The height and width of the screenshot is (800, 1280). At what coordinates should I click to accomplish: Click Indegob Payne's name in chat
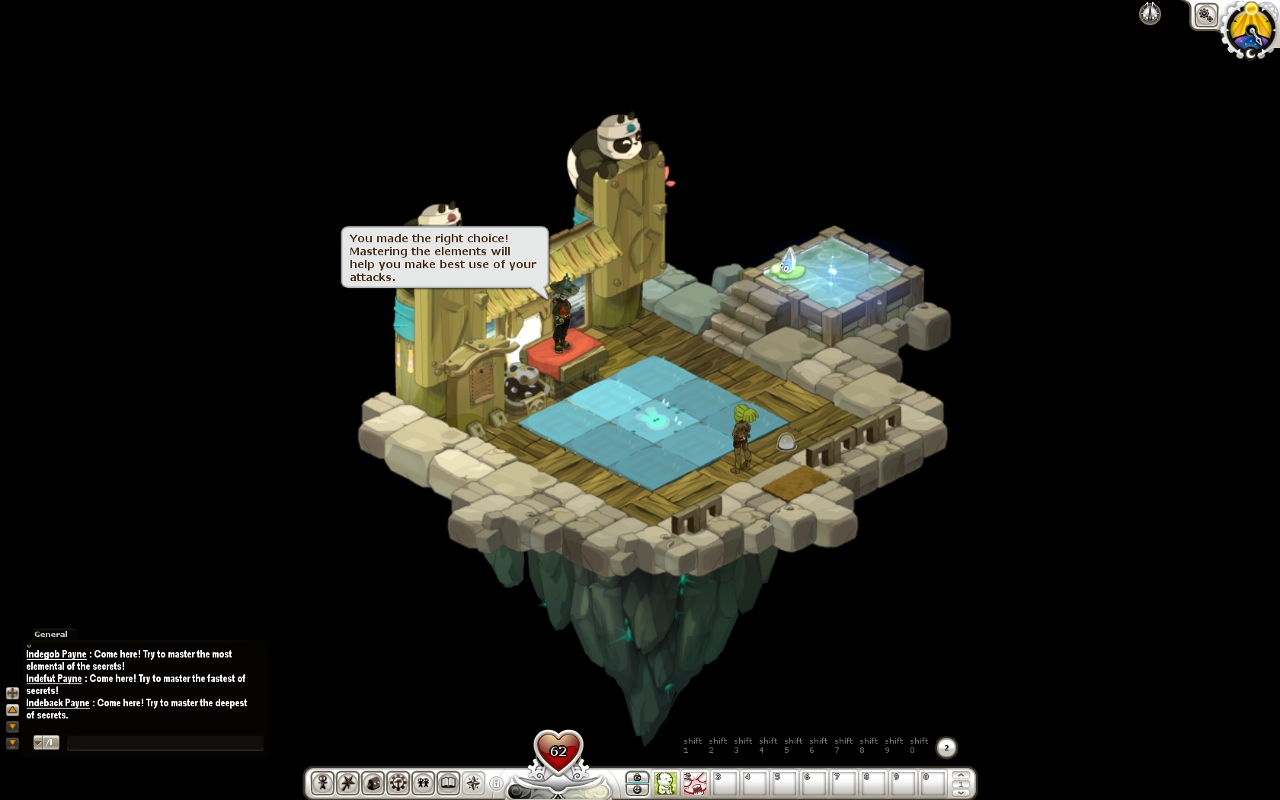point(56,654)
